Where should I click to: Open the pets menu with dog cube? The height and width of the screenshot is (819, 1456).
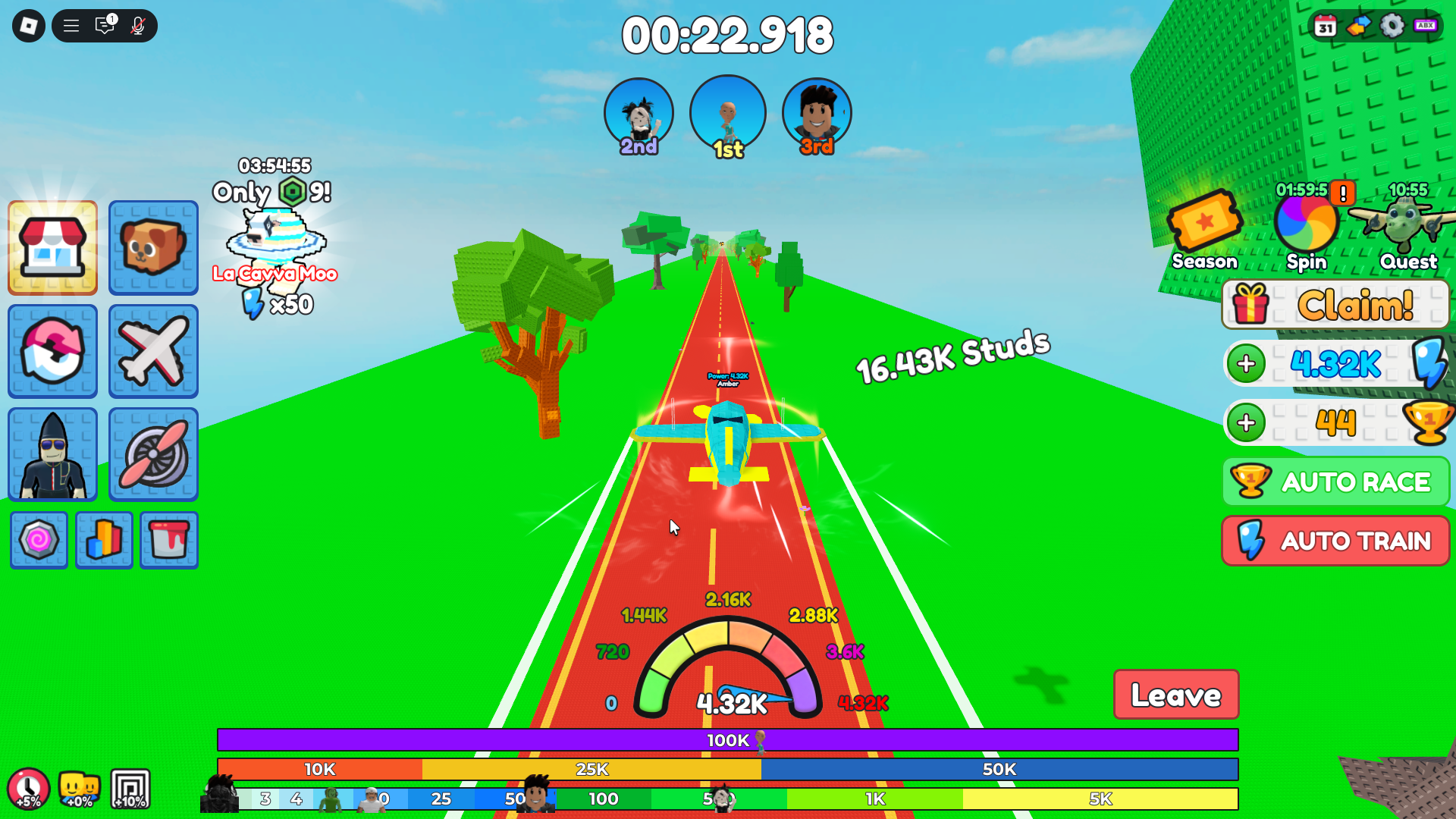153,248
